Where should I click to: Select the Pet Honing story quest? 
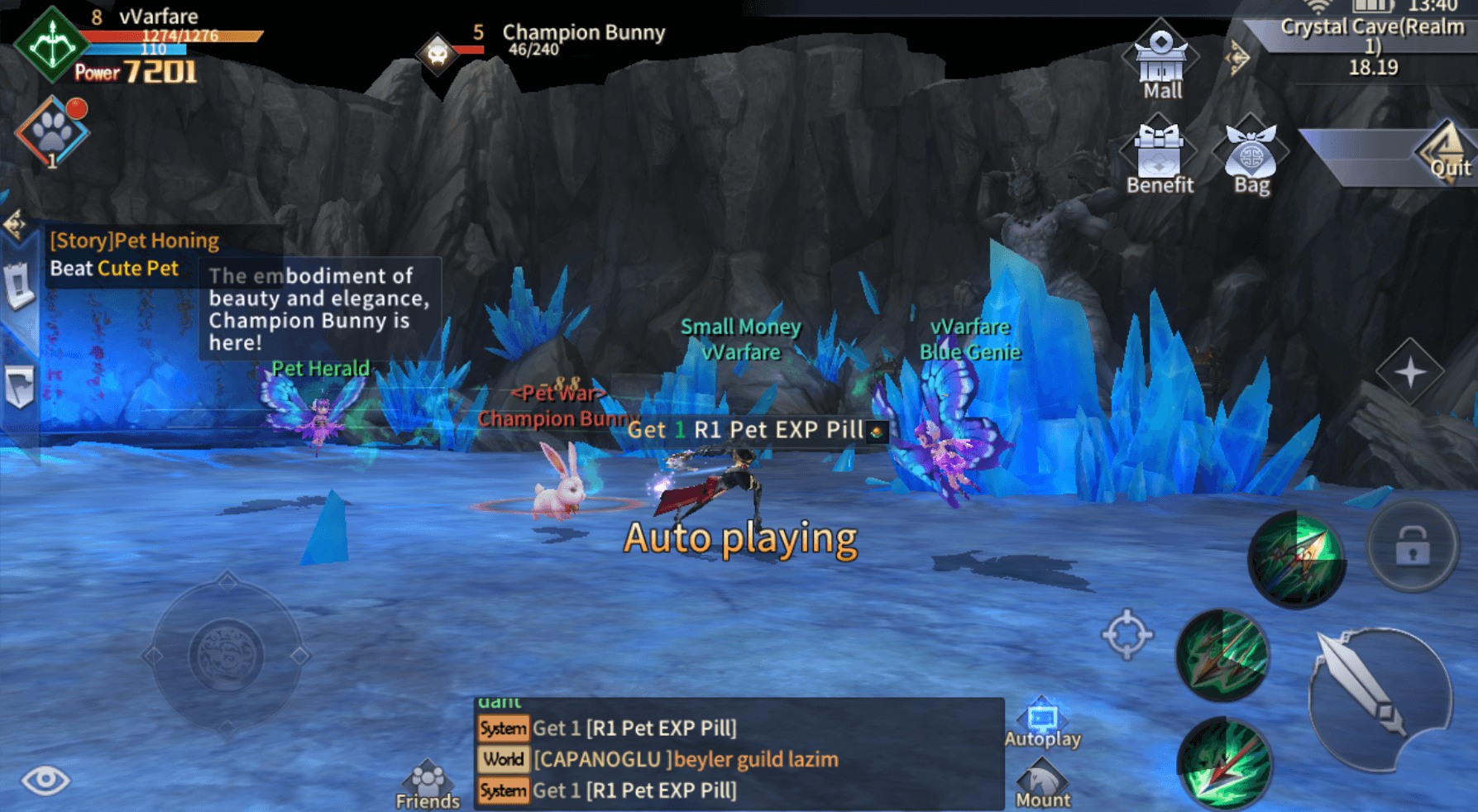[x=134, y=255]
